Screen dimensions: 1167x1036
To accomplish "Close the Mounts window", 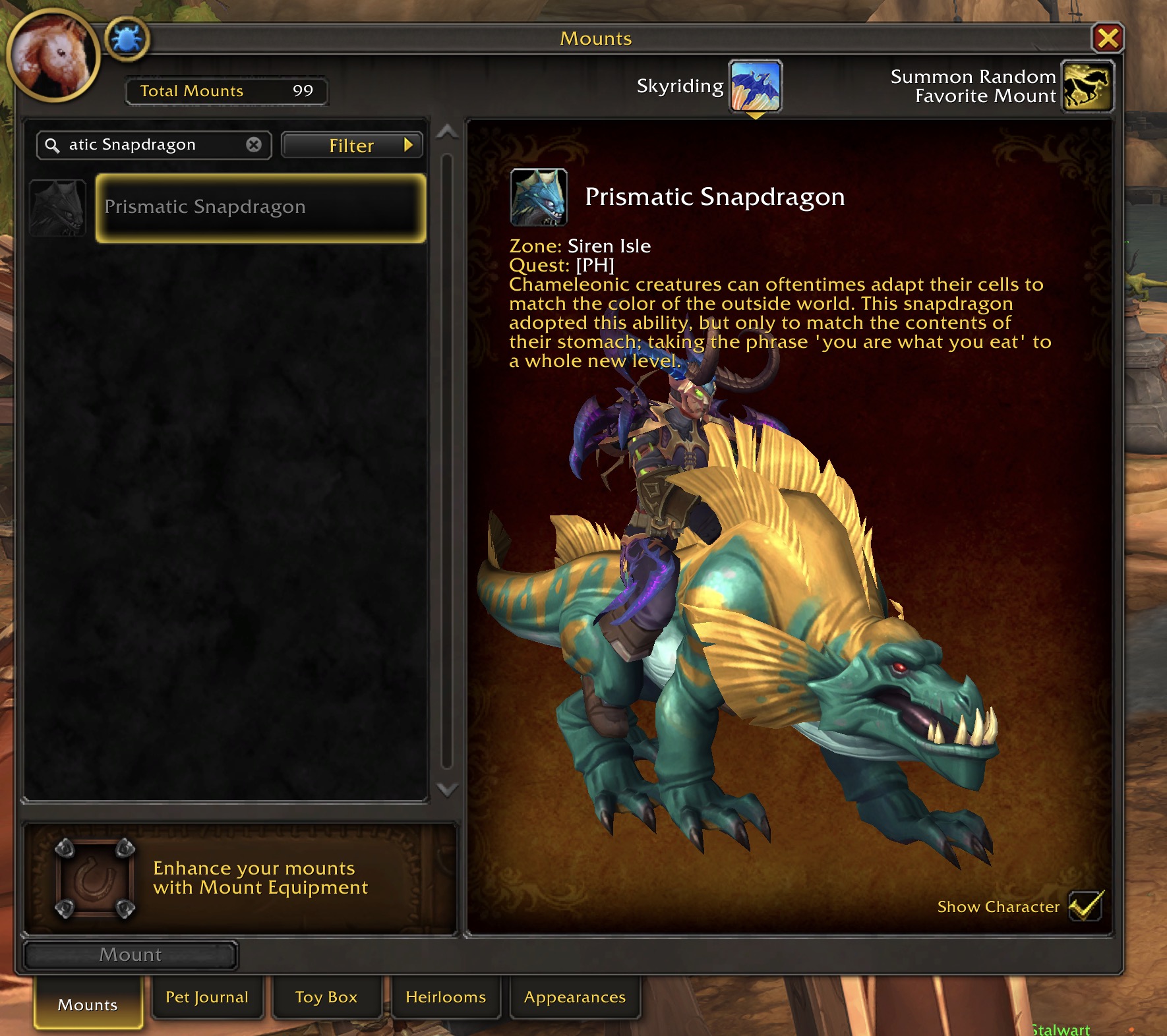I will pos(1108,38).
